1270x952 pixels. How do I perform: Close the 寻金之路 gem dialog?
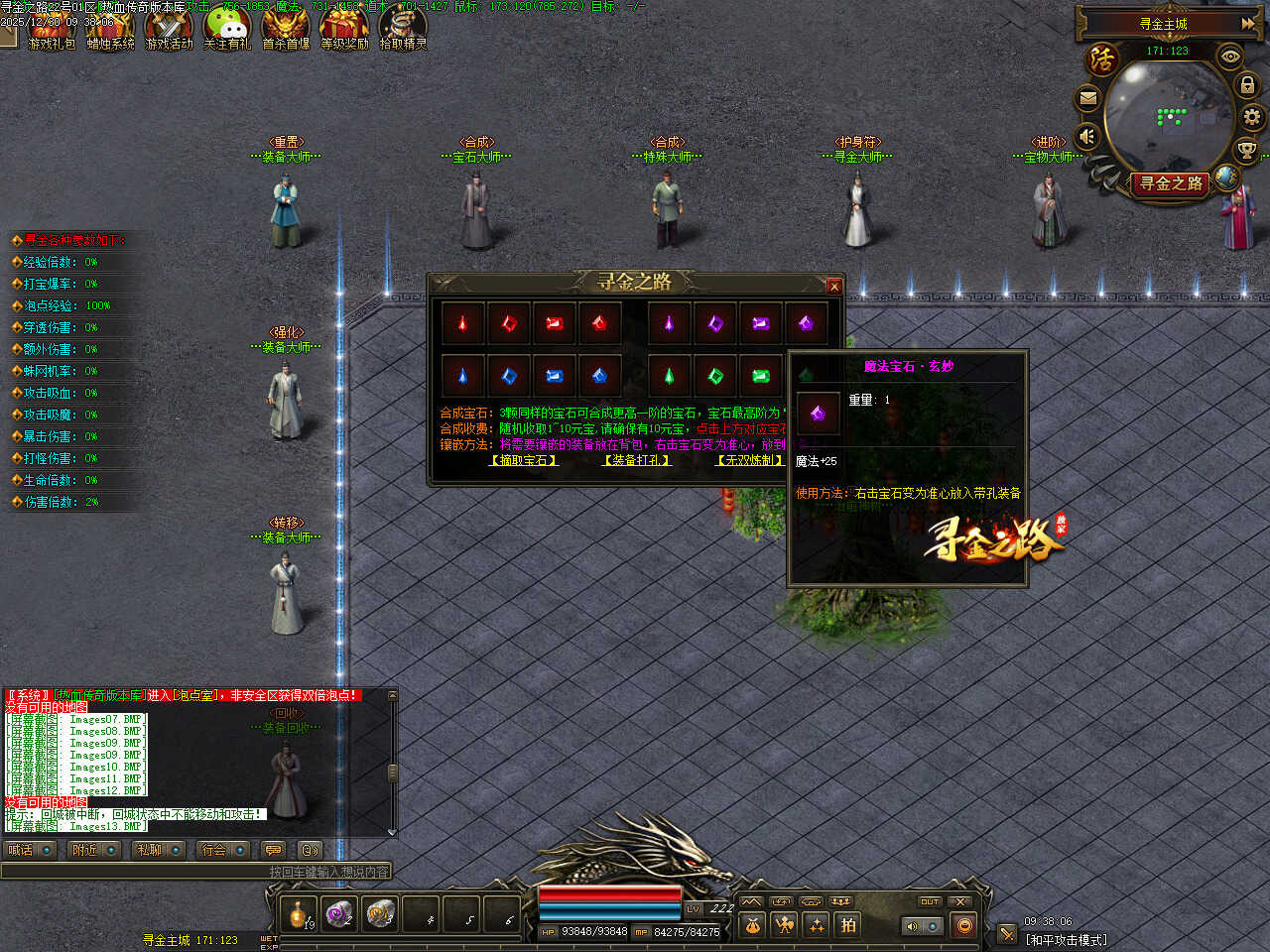pos(833,287)
